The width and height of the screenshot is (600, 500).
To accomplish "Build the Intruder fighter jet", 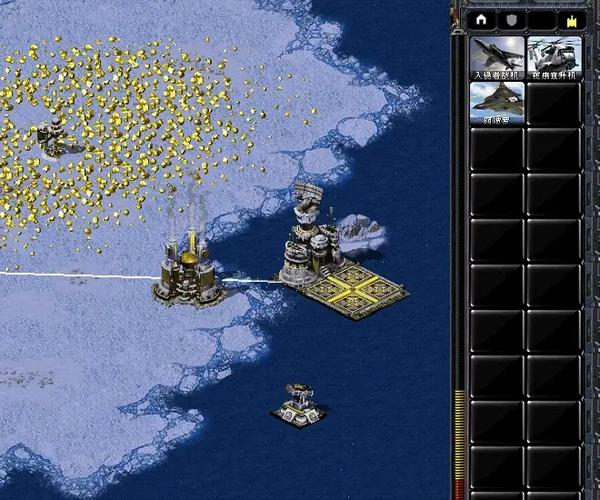I will [x=497, y=57].
